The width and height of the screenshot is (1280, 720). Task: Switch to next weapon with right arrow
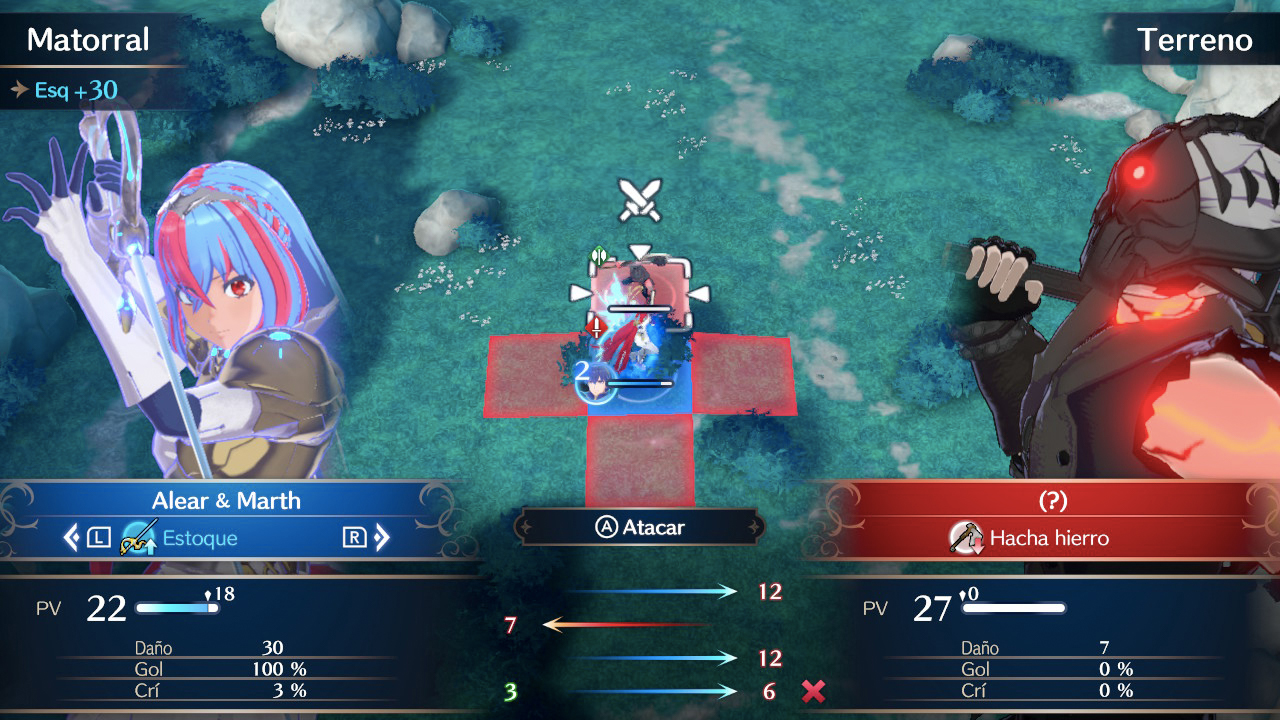[381, 538]
